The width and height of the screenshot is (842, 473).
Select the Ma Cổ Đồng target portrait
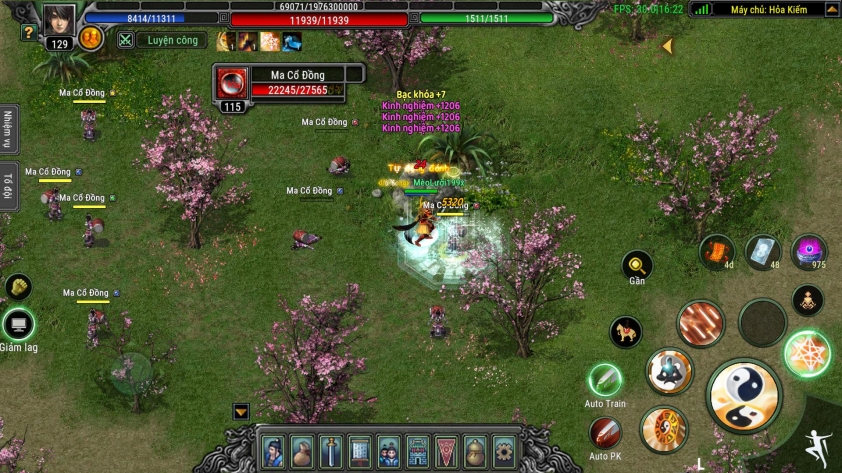point(230,82)
